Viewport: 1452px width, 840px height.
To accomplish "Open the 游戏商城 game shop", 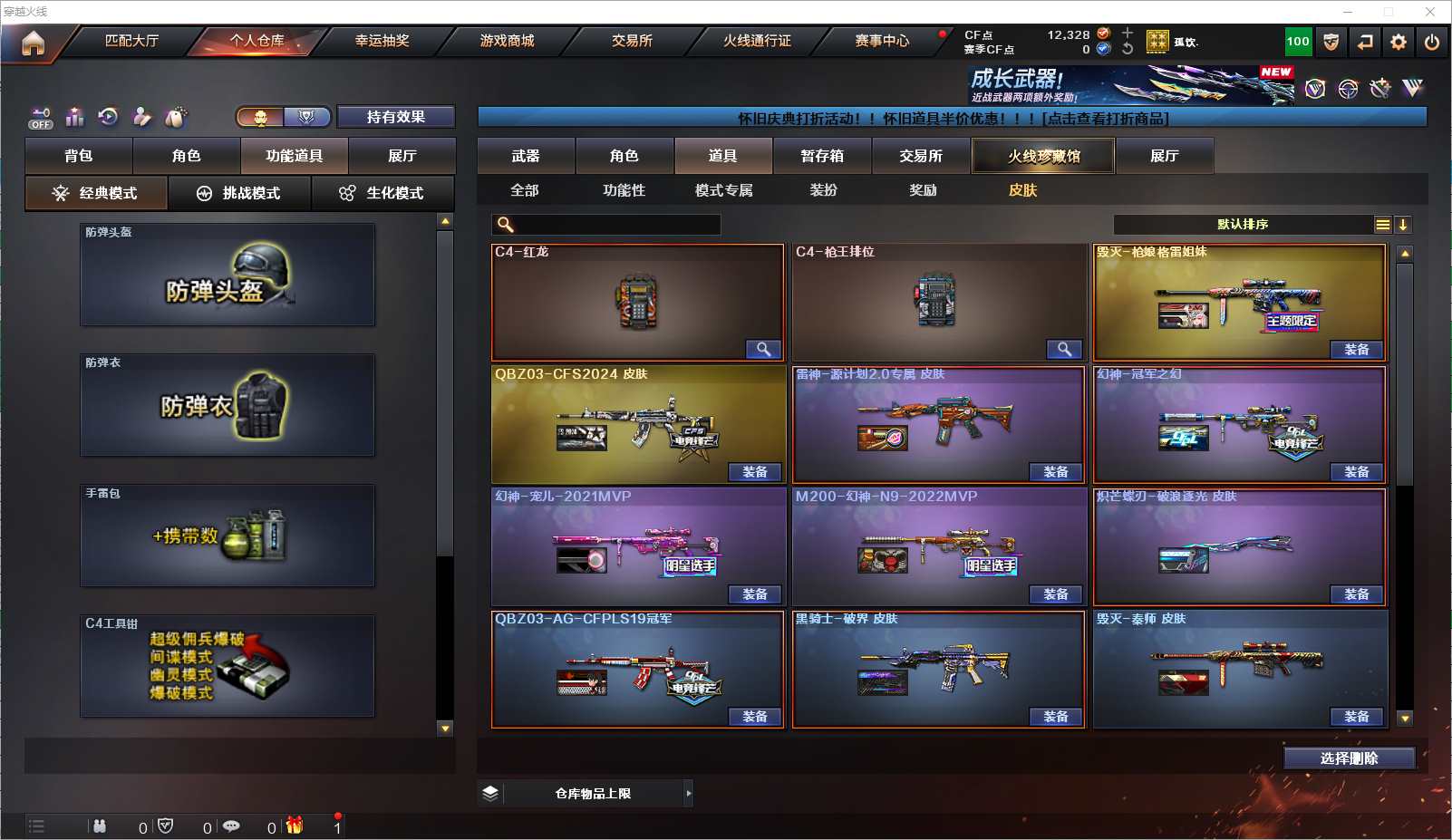I will pos(507,41).
